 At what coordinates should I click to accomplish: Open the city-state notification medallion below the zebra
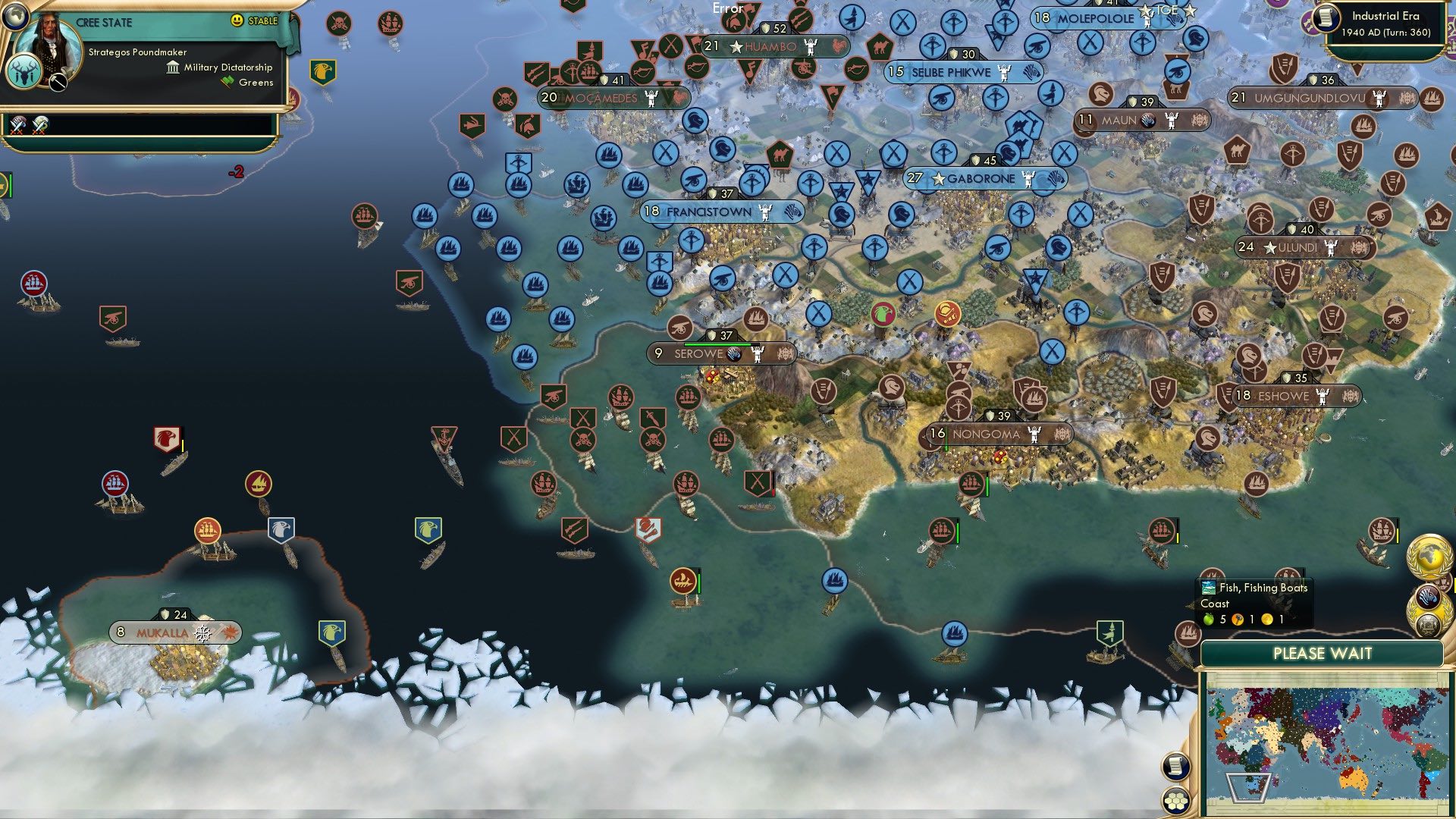tap(1429, 626)
